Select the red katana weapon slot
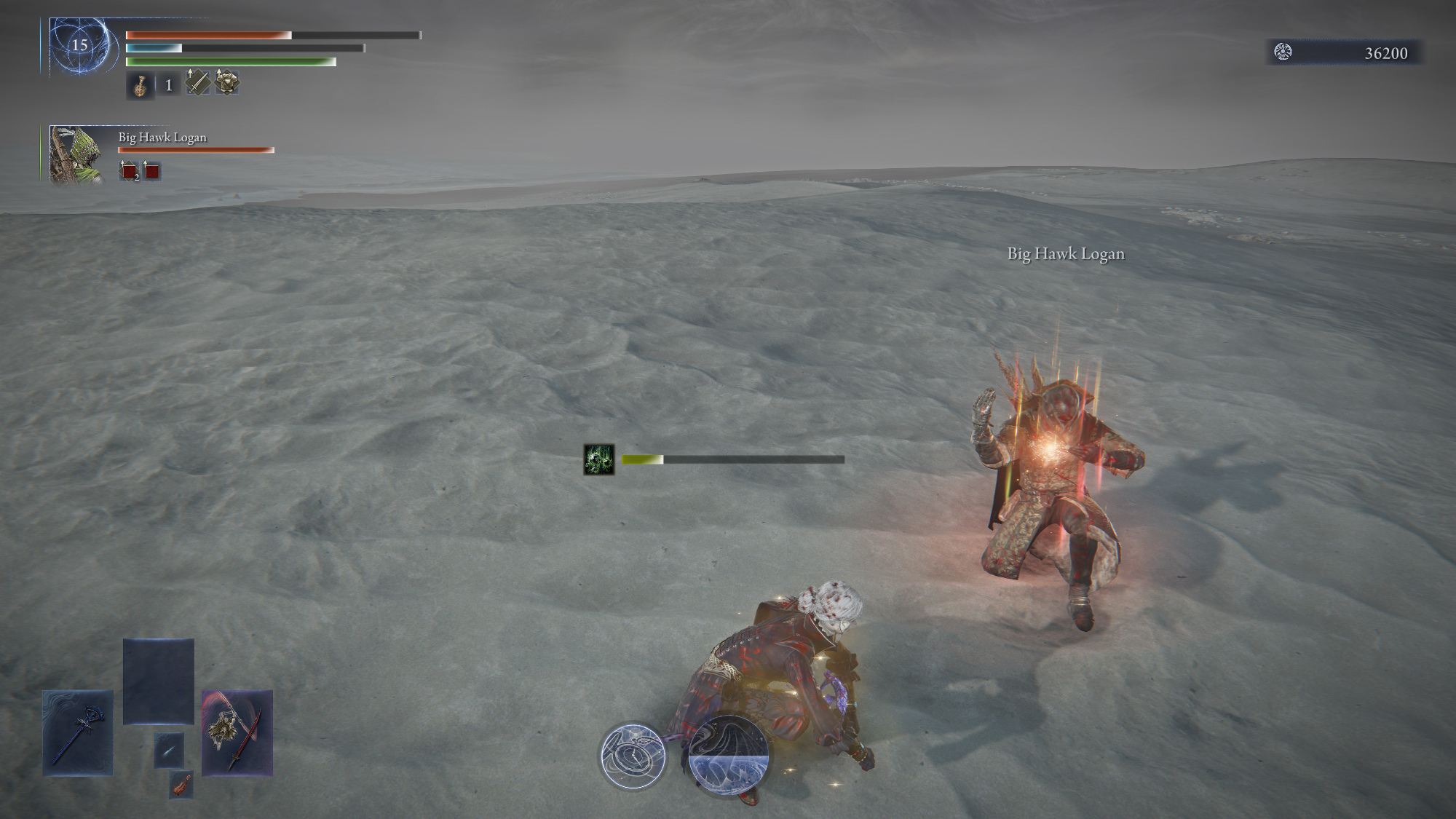 [237, 732]
